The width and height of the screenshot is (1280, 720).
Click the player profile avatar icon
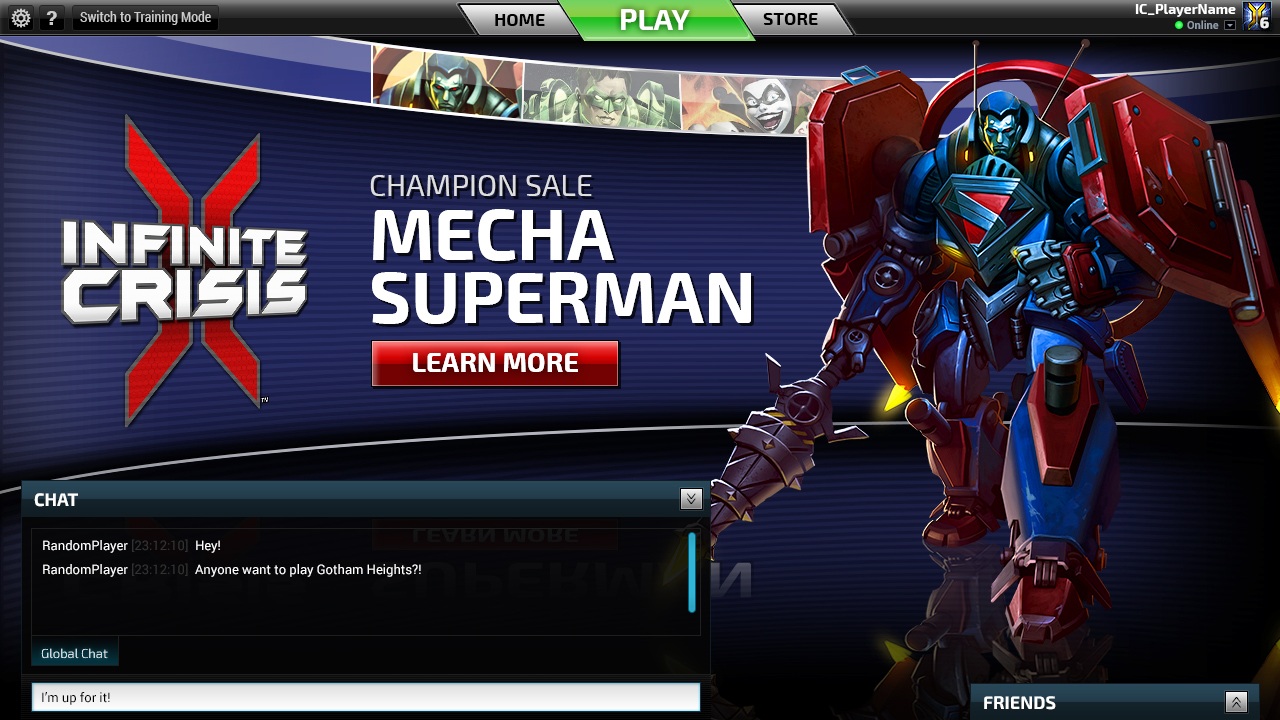click(1256, 16)
